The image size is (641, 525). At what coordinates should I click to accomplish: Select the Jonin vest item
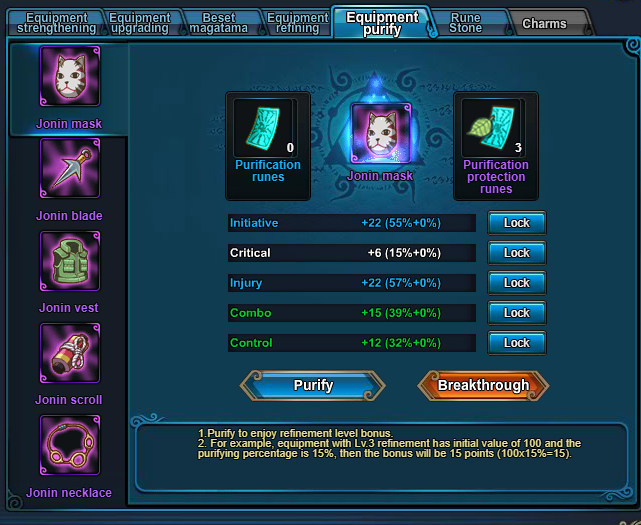pos(70,262)
